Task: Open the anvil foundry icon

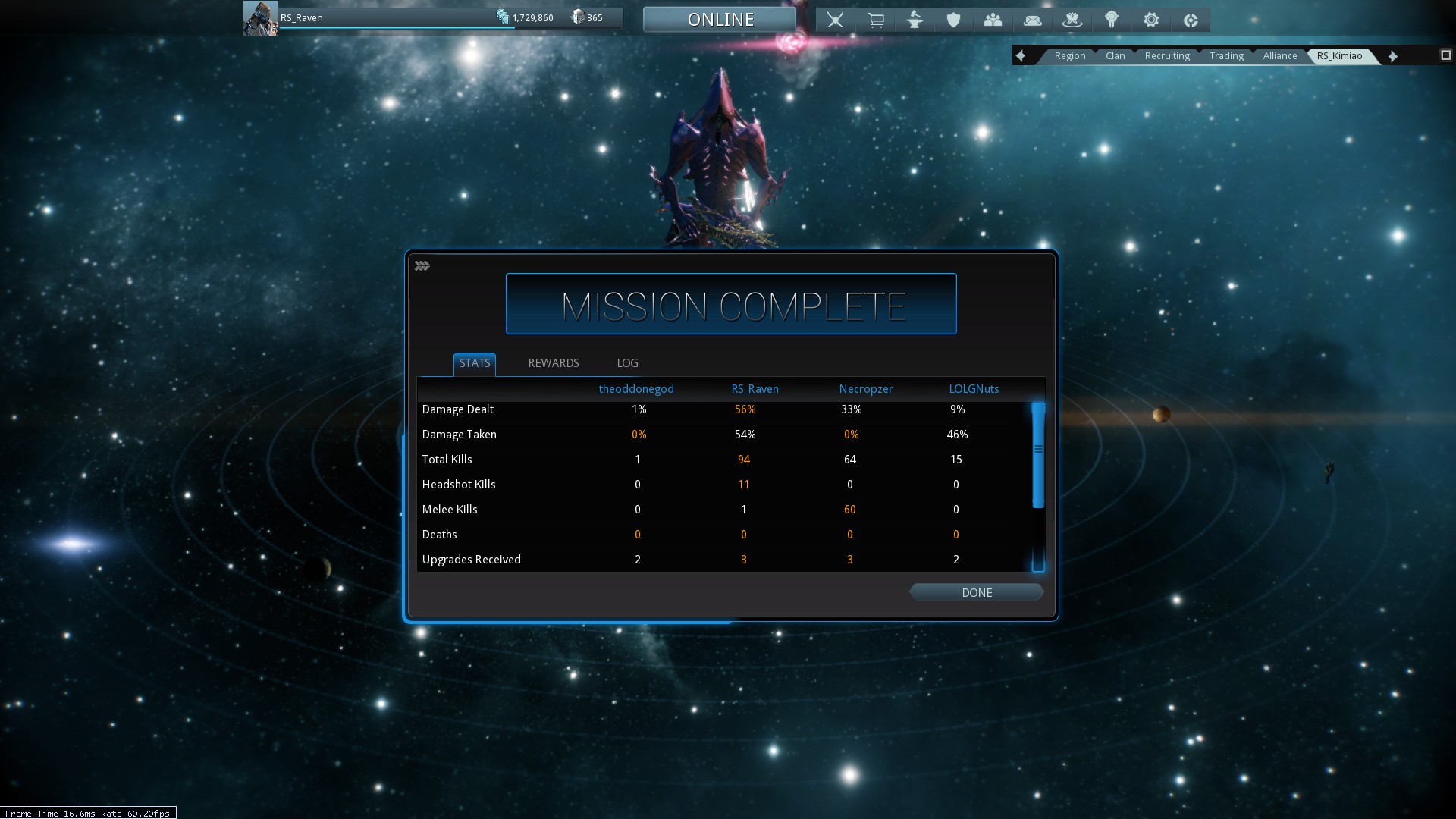Action: (x=915, y=20)
